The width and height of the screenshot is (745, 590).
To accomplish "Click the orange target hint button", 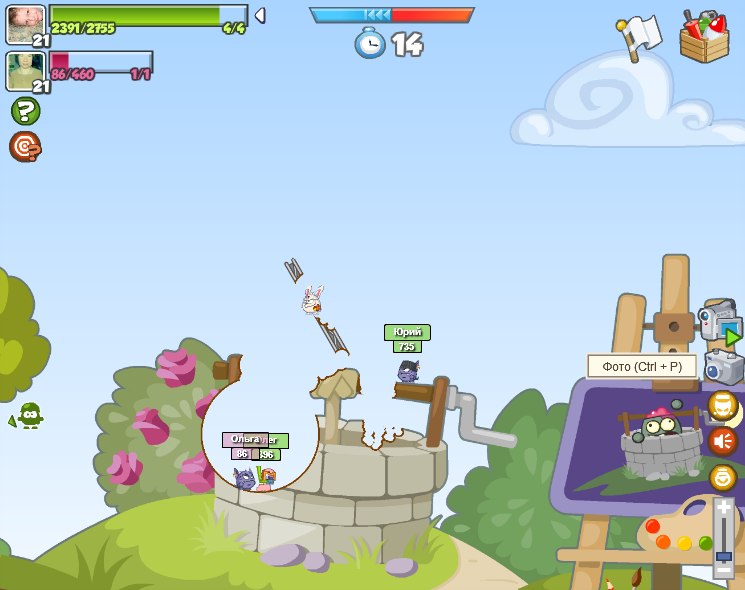I will [x=25, y=147].
